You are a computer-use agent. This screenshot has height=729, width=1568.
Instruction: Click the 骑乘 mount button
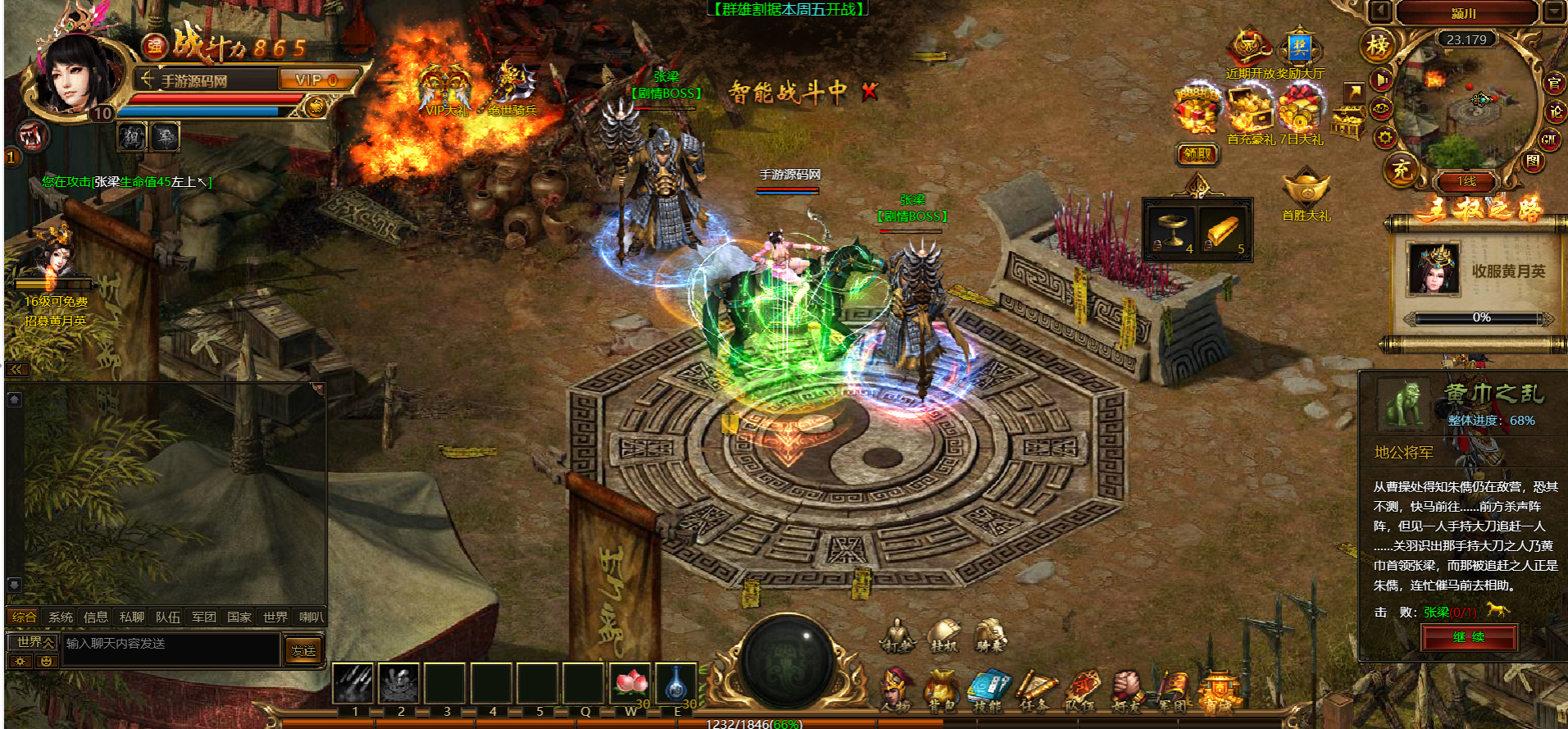pyautogui.click(x=990, y=635)
